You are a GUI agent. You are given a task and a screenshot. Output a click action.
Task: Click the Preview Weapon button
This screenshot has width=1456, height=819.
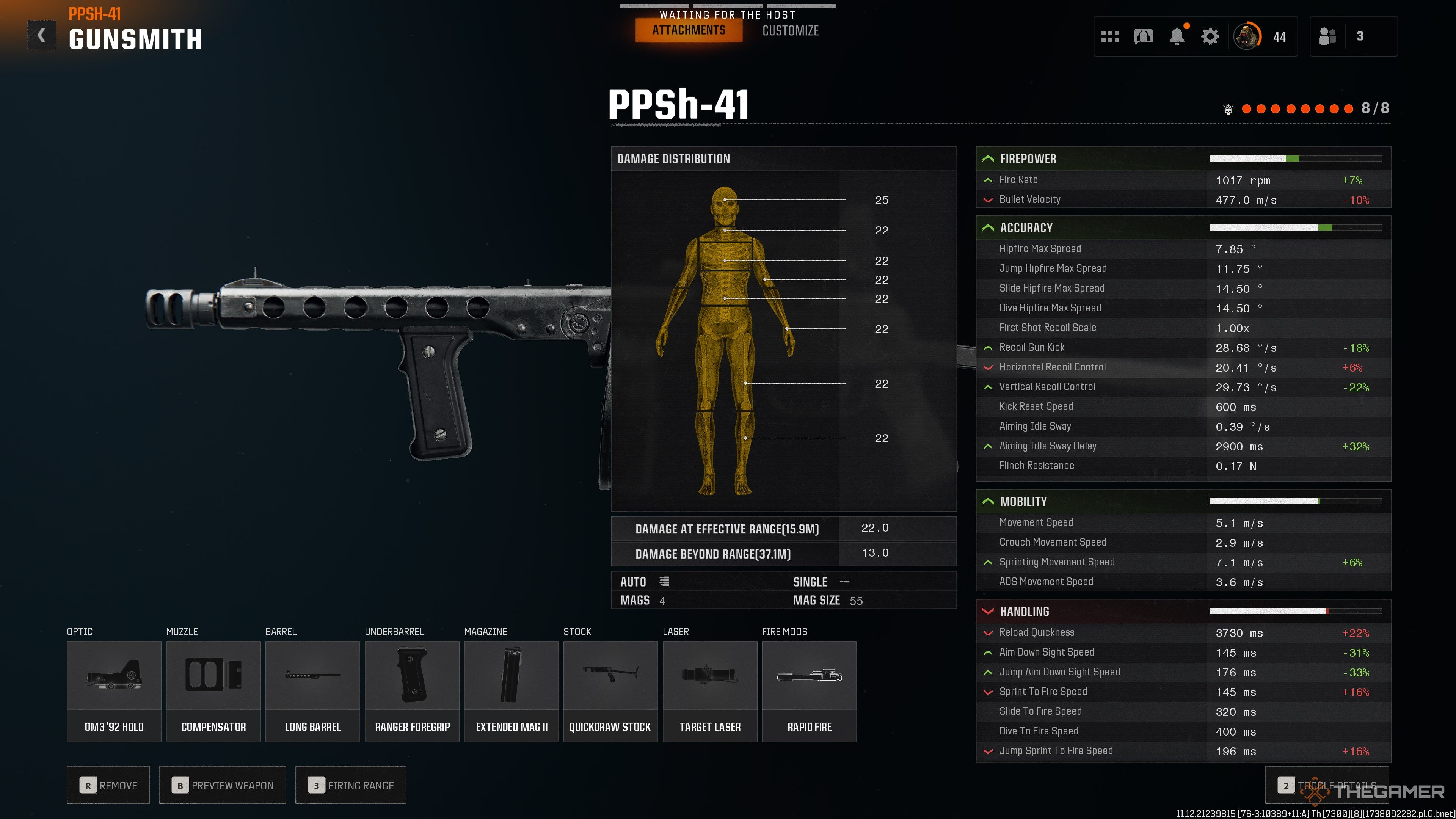point(222,785)
